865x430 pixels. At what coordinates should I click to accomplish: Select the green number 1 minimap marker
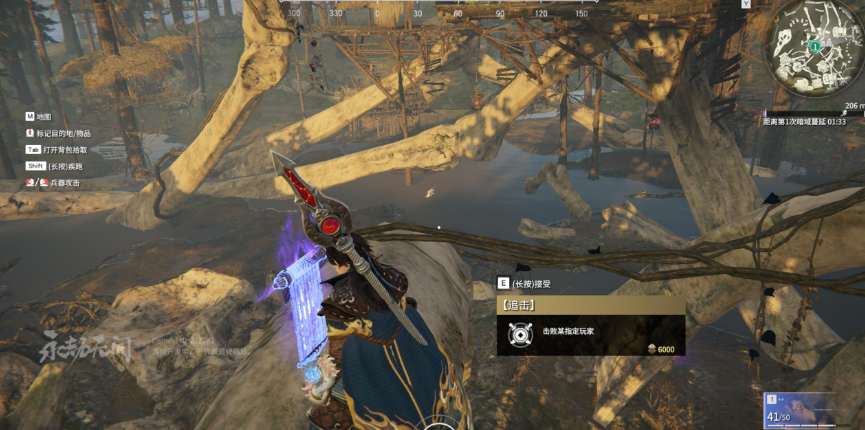pyautogui.click(x=815, y=46)
